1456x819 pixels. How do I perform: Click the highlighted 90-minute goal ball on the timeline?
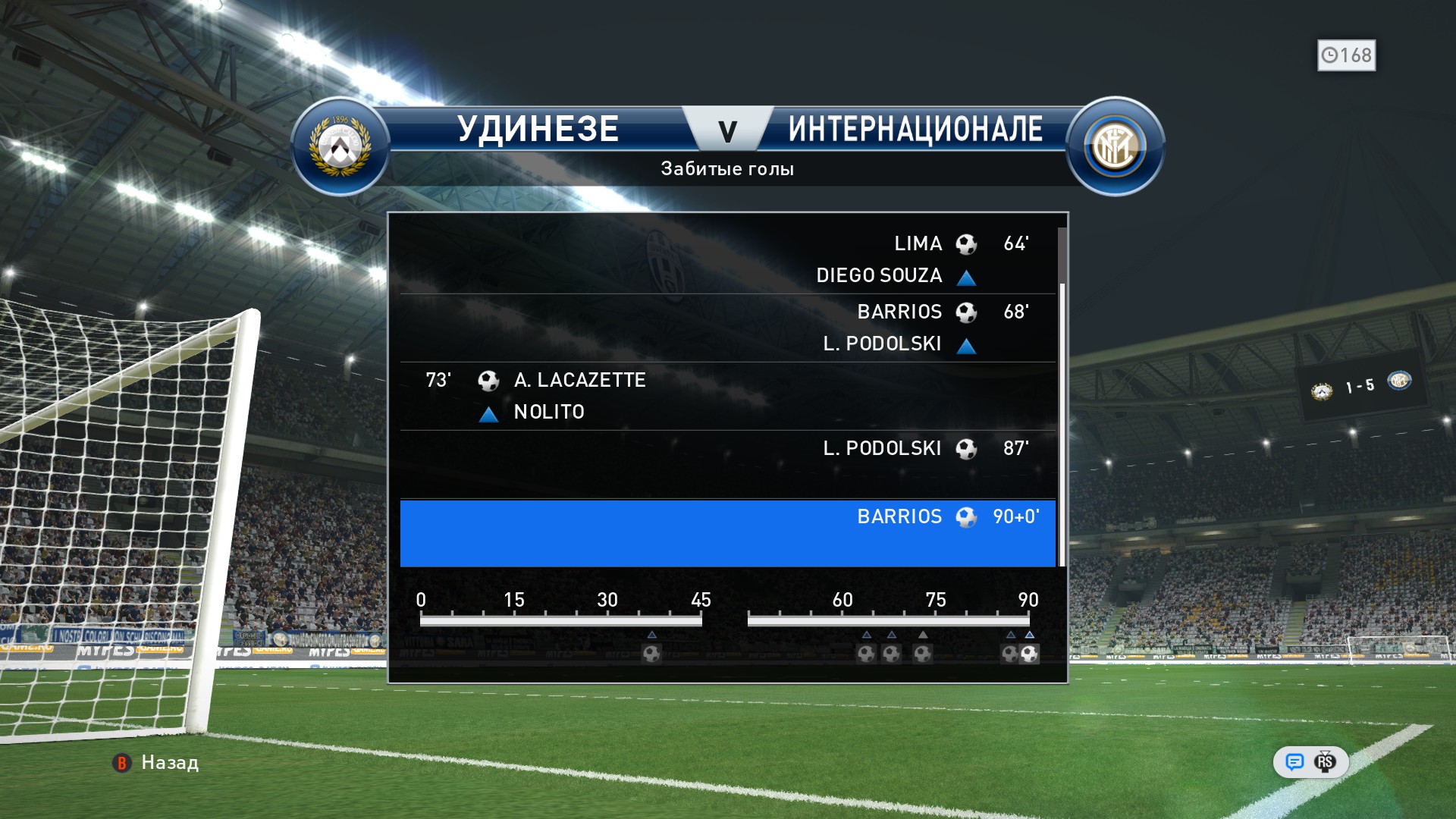tap(1029, 653)
